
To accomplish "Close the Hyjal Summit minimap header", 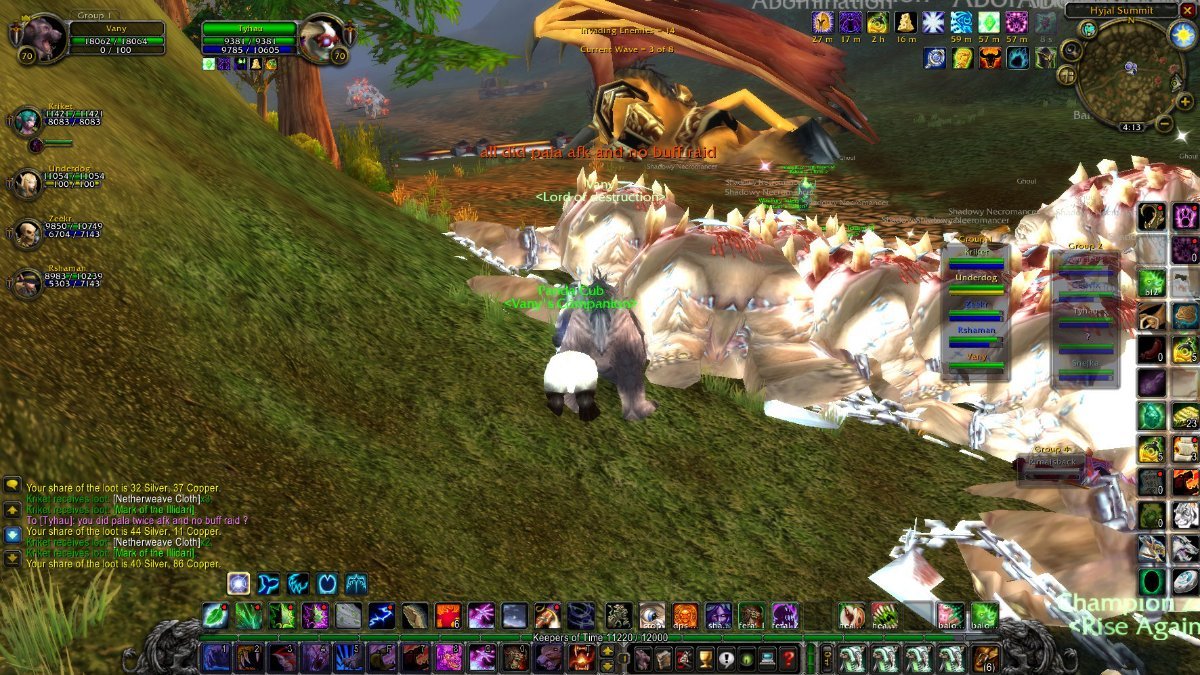I will click(x=1188, y=10).
